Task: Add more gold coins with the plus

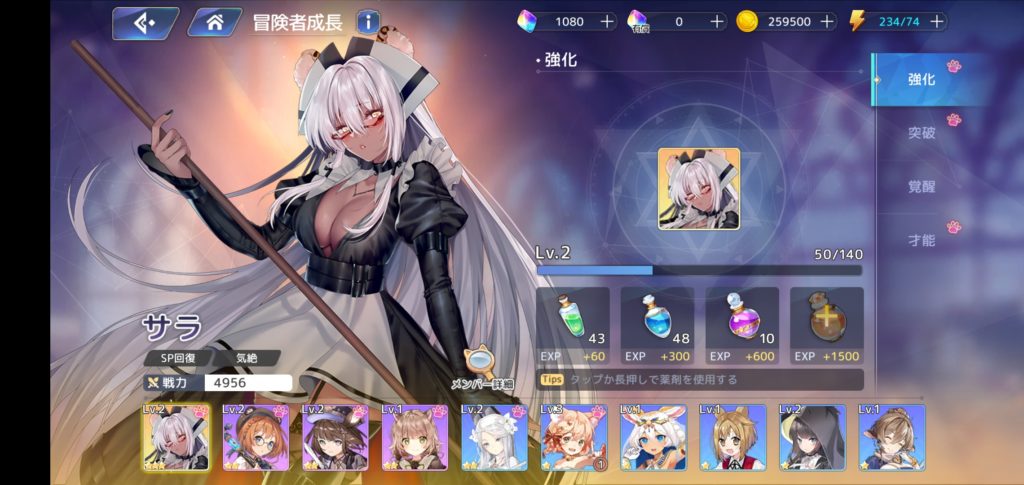Action: (x=827, y=21)
